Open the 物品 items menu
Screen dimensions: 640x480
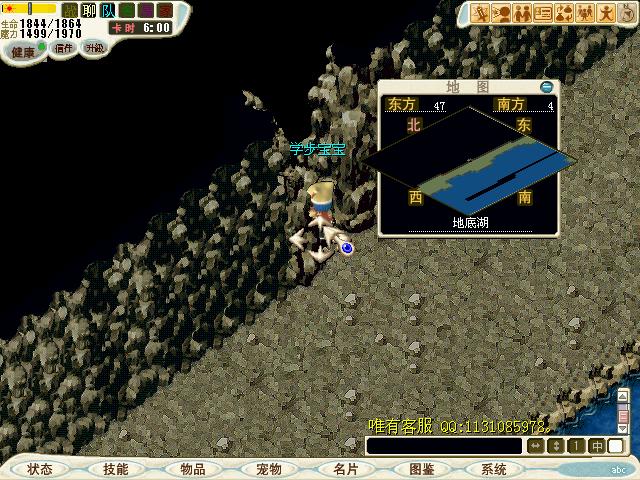coord(192,469)
